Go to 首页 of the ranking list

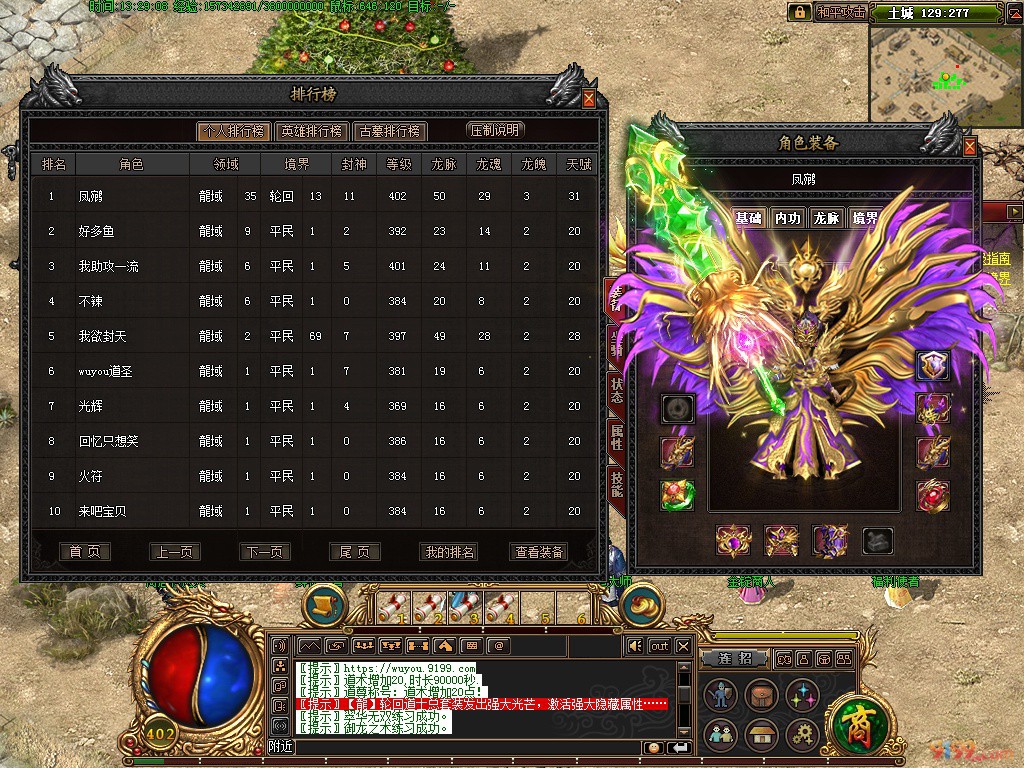coord(84,552)
